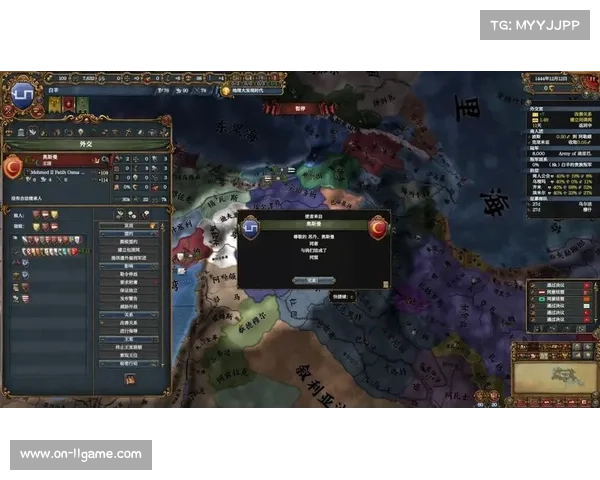Click the Ottoman crescent shield in dialog
The height and width of the screenshot is (480, 600).
coord(379,227)
